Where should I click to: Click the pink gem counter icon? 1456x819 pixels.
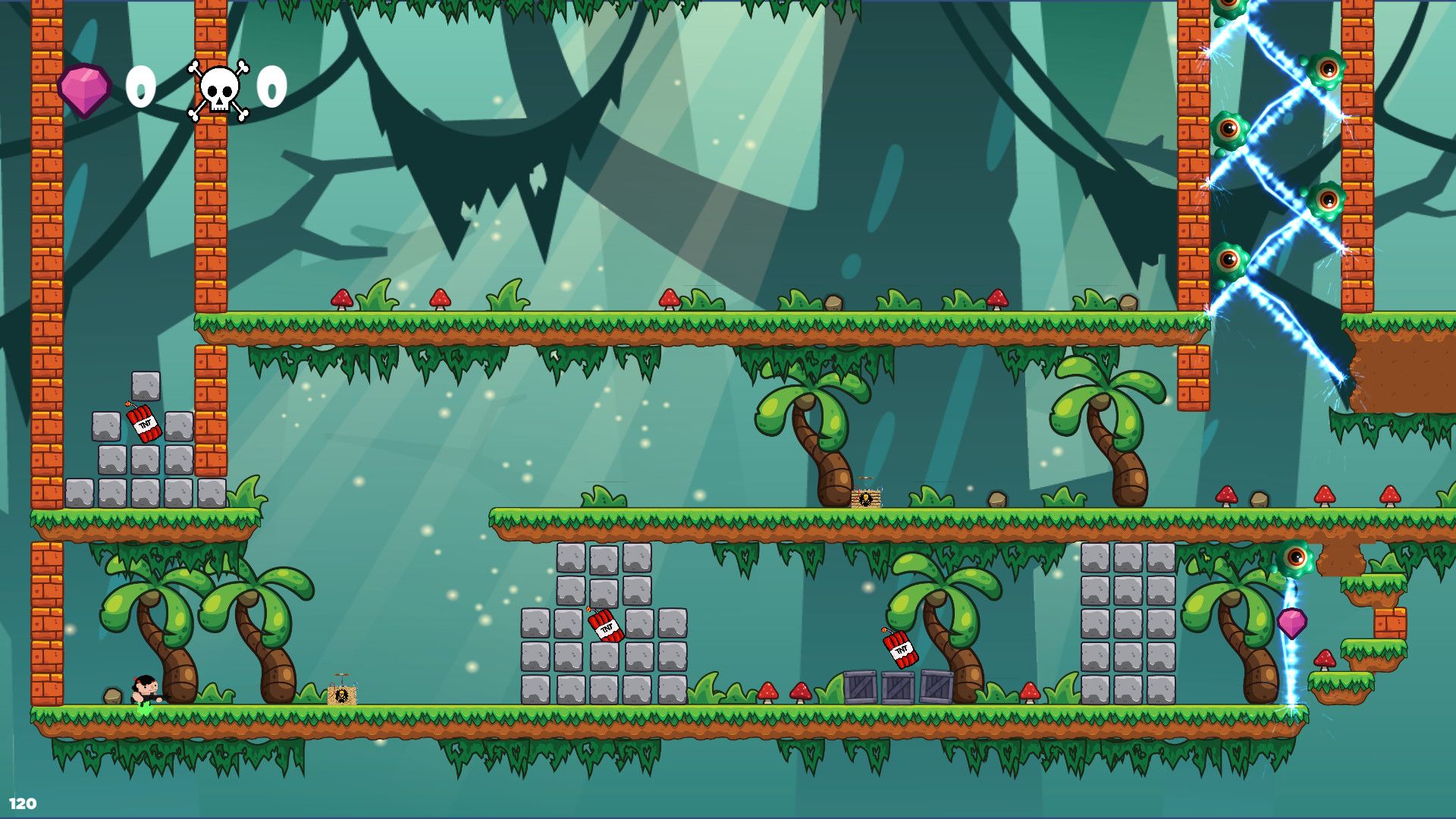tap(84, 89)
